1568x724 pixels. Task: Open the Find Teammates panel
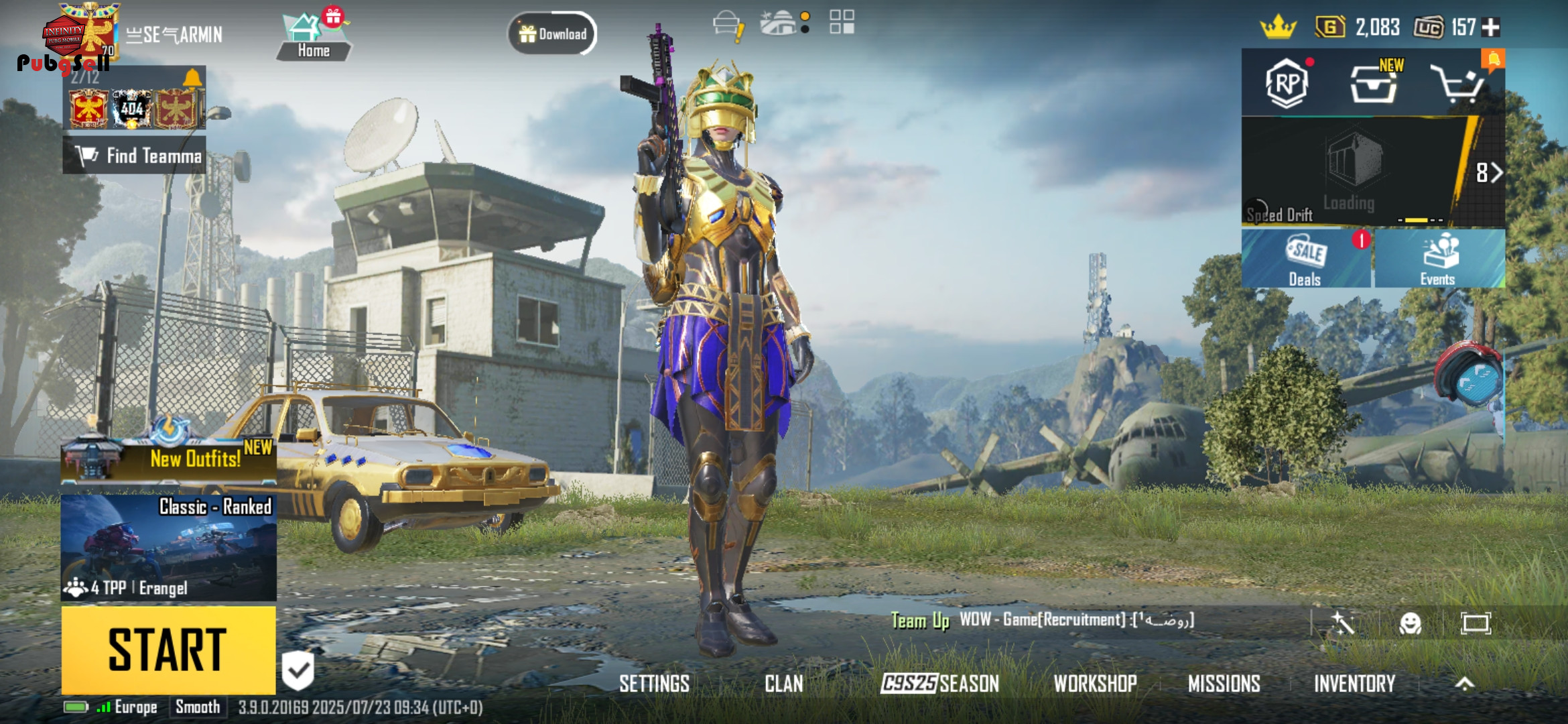135,156
